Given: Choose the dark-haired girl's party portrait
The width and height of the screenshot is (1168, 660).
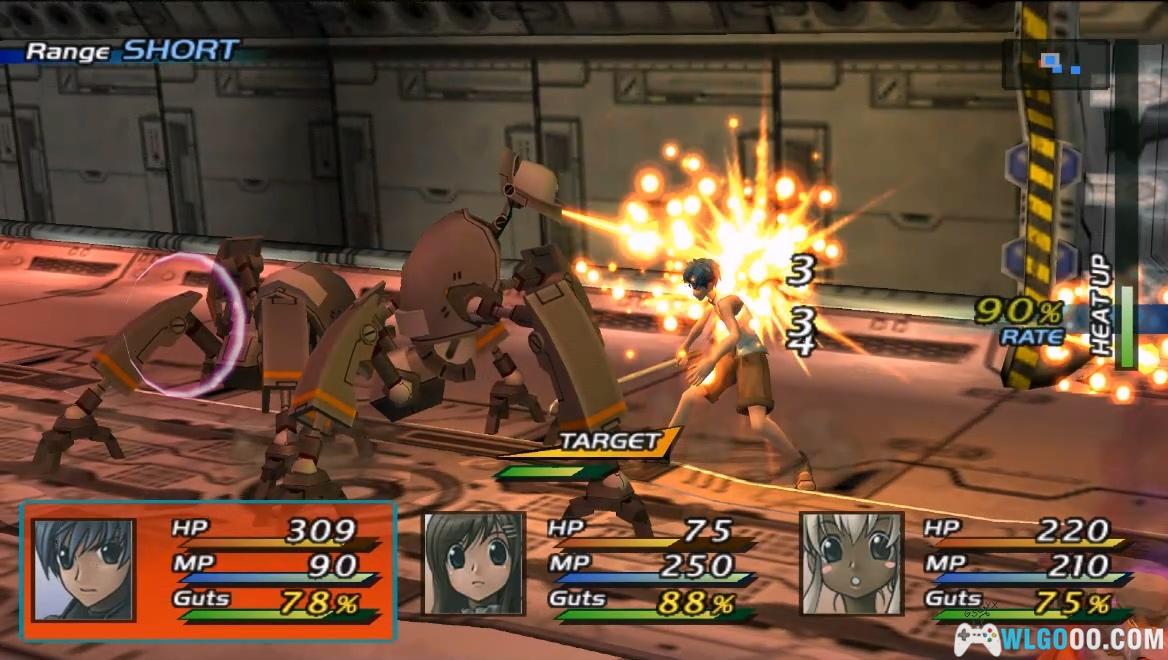Looking at the screenshot, I should (x=473, y=564).
